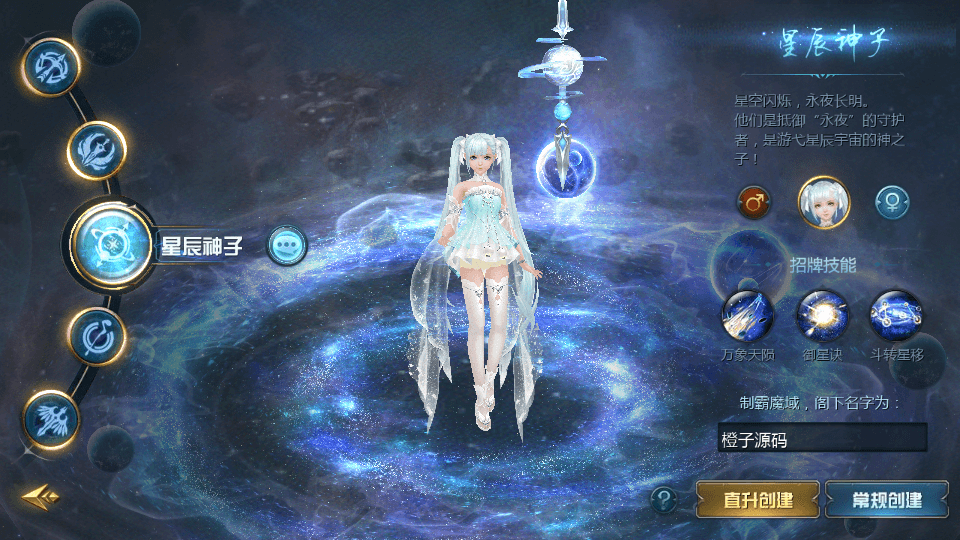960x540 pixels.
Task: Switch to the male gender symbol
Action: pyautogui.click(x=753, y=203)
